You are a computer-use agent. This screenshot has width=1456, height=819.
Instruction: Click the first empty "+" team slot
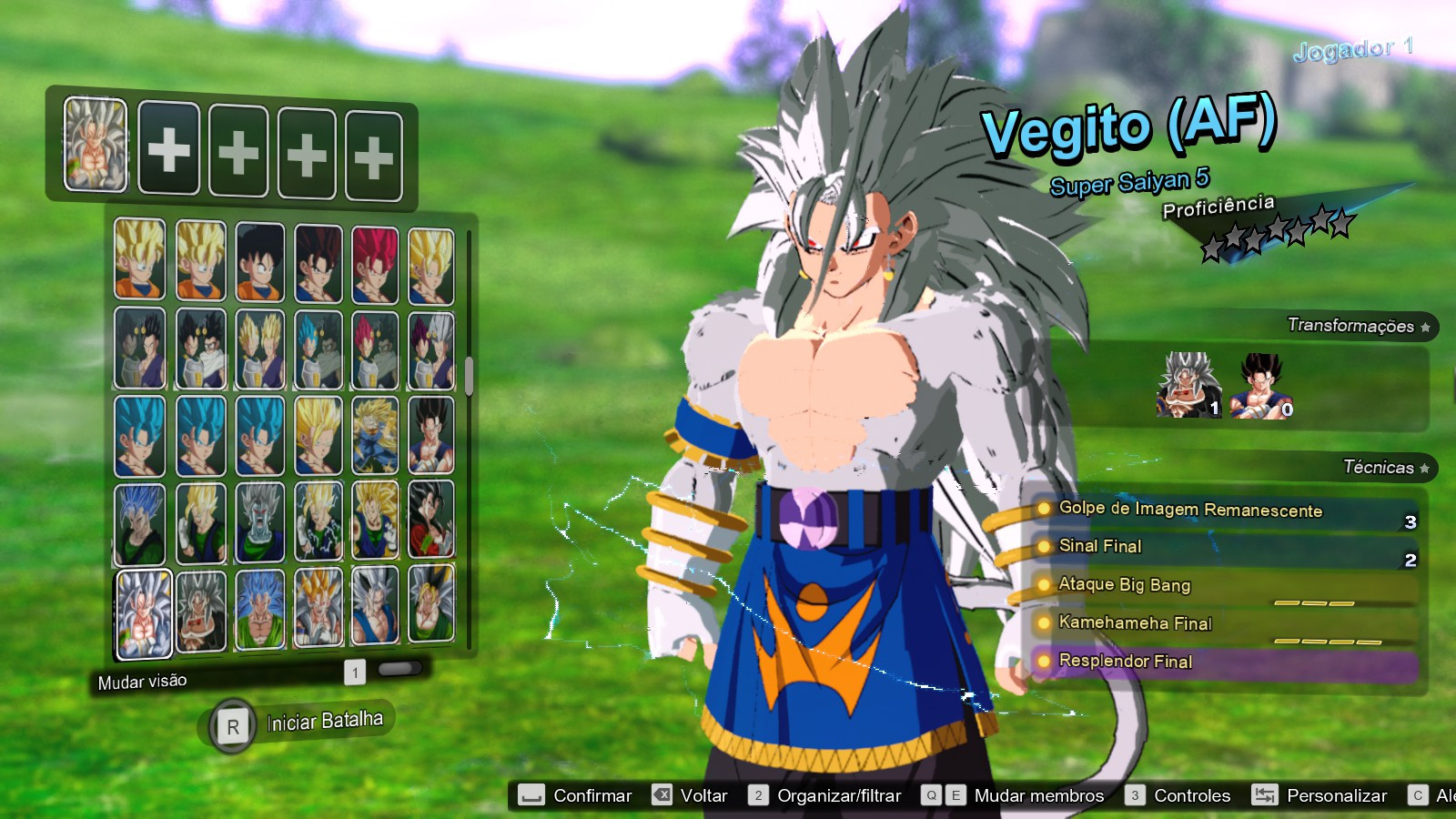point(167,148)
